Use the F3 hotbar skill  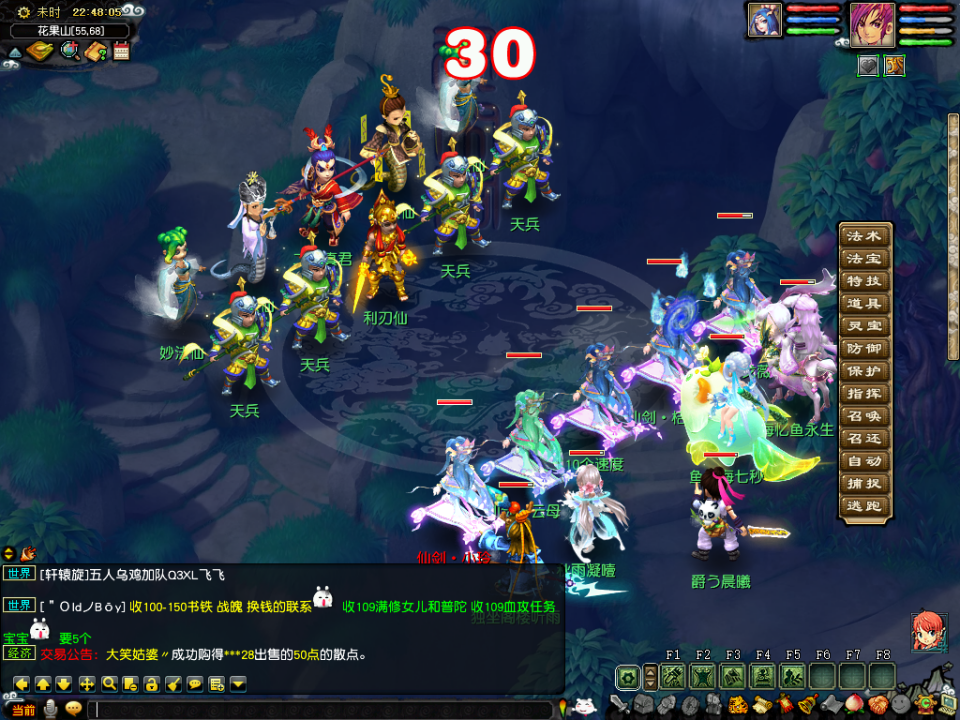click(733, 677)
